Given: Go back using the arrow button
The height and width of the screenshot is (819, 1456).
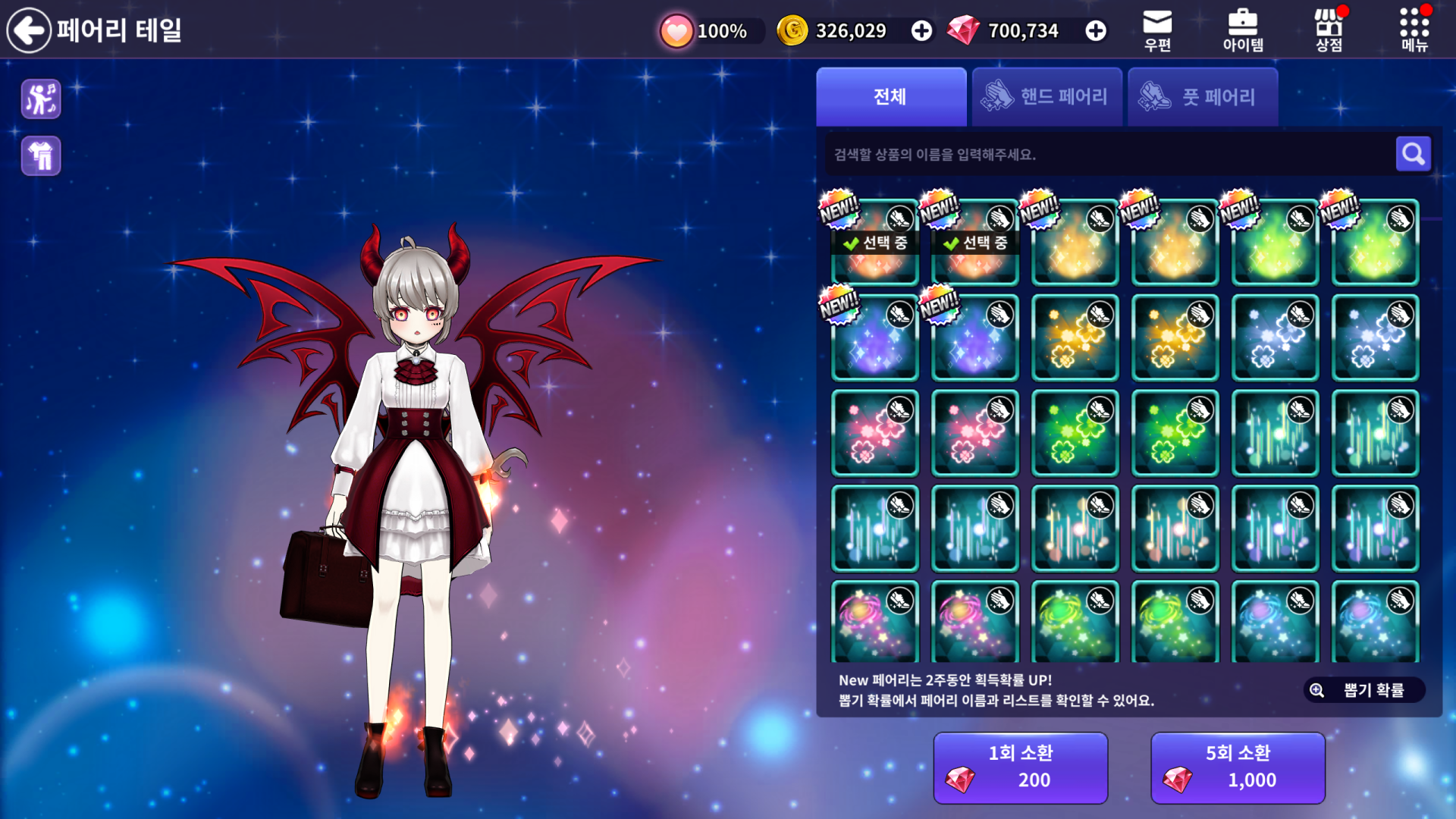Looking at the screenshot, I should (x=29, y=30).
